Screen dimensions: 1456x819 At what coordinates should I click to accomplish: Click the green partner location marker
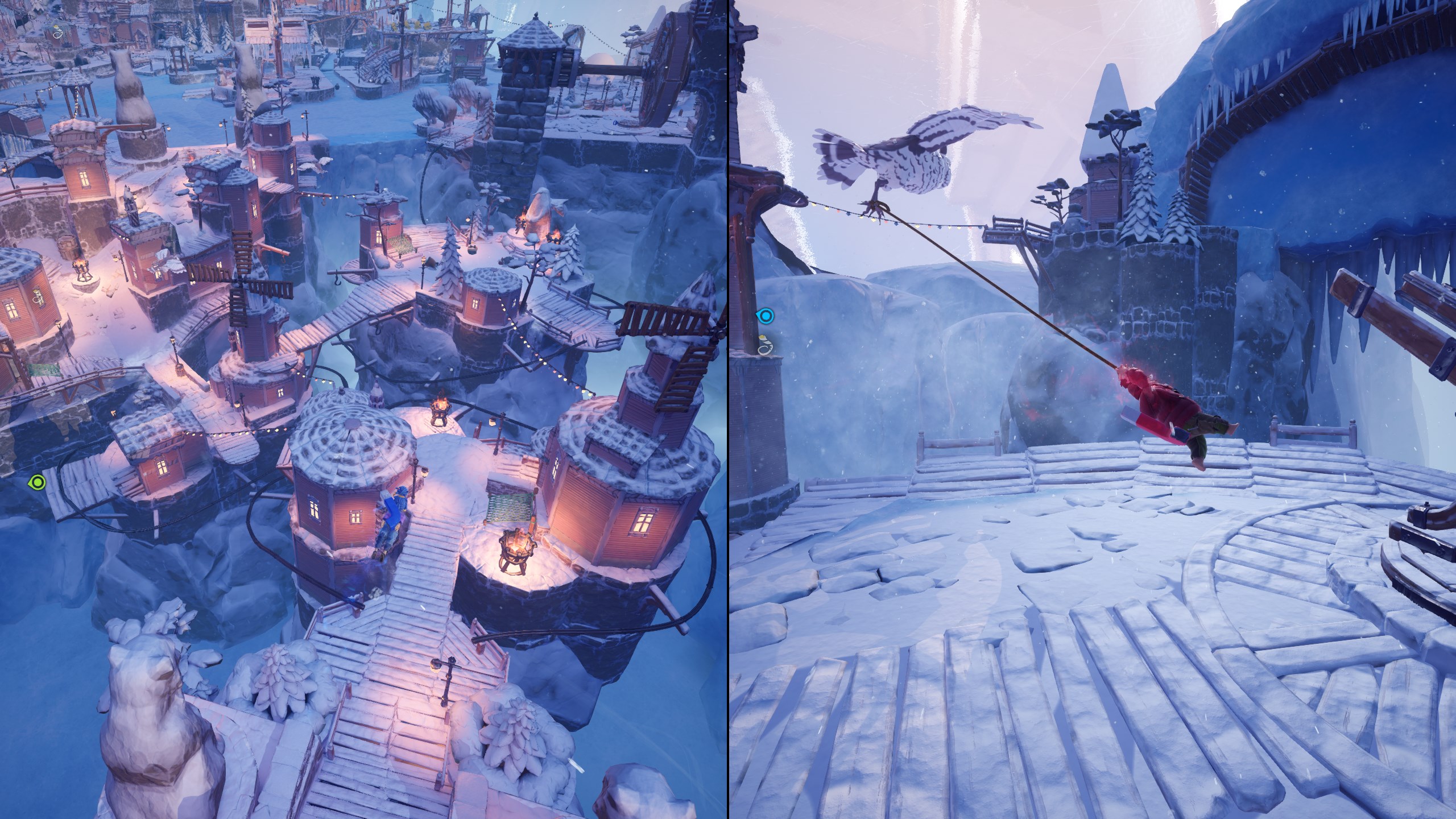pos(37,483)
